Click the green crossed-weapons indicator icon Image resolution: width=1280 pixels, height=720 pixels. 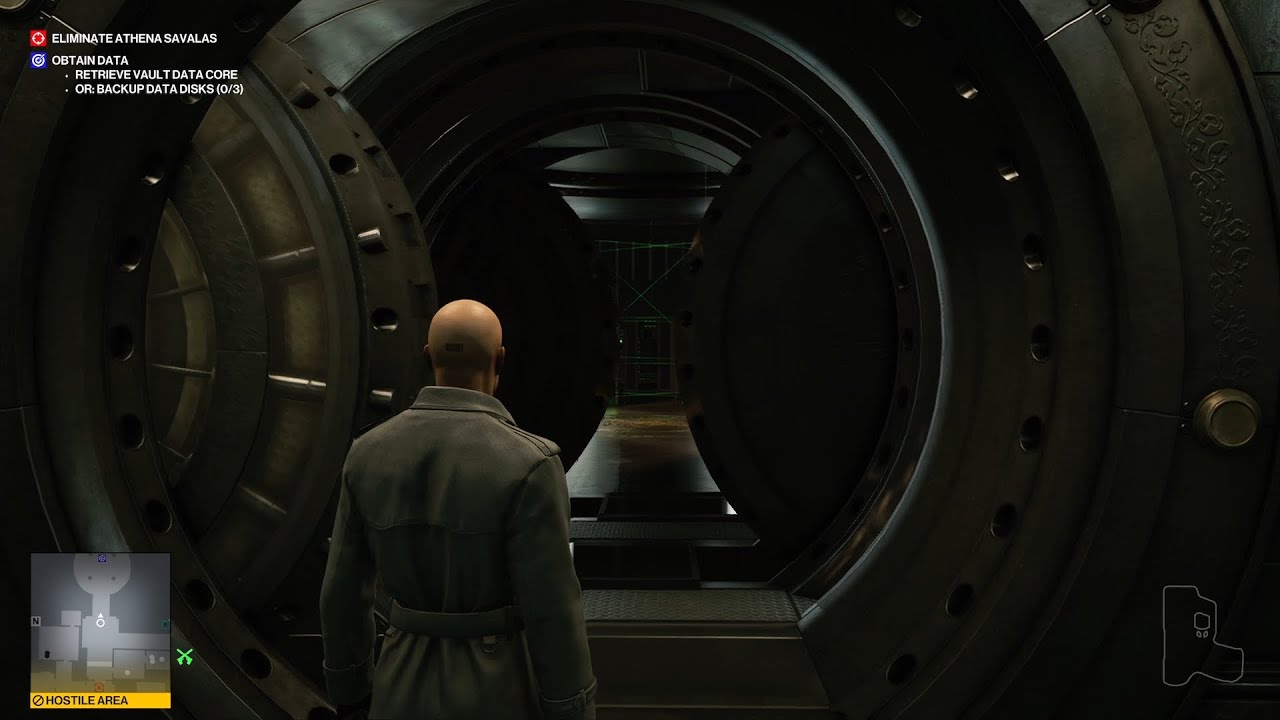pos(184,657)
